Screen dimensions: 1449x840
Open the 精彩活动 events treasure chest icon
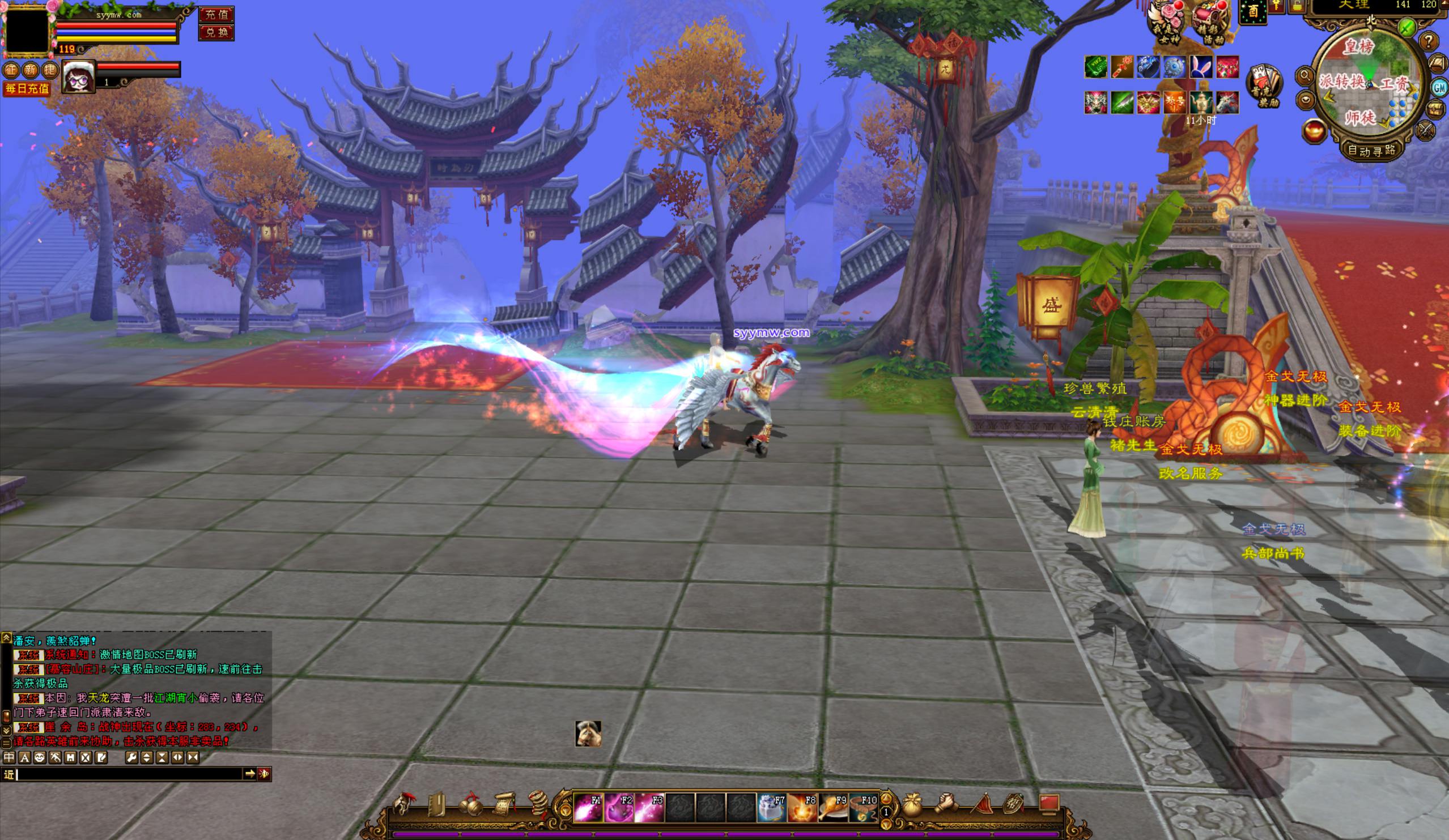tap(1210, 22)
